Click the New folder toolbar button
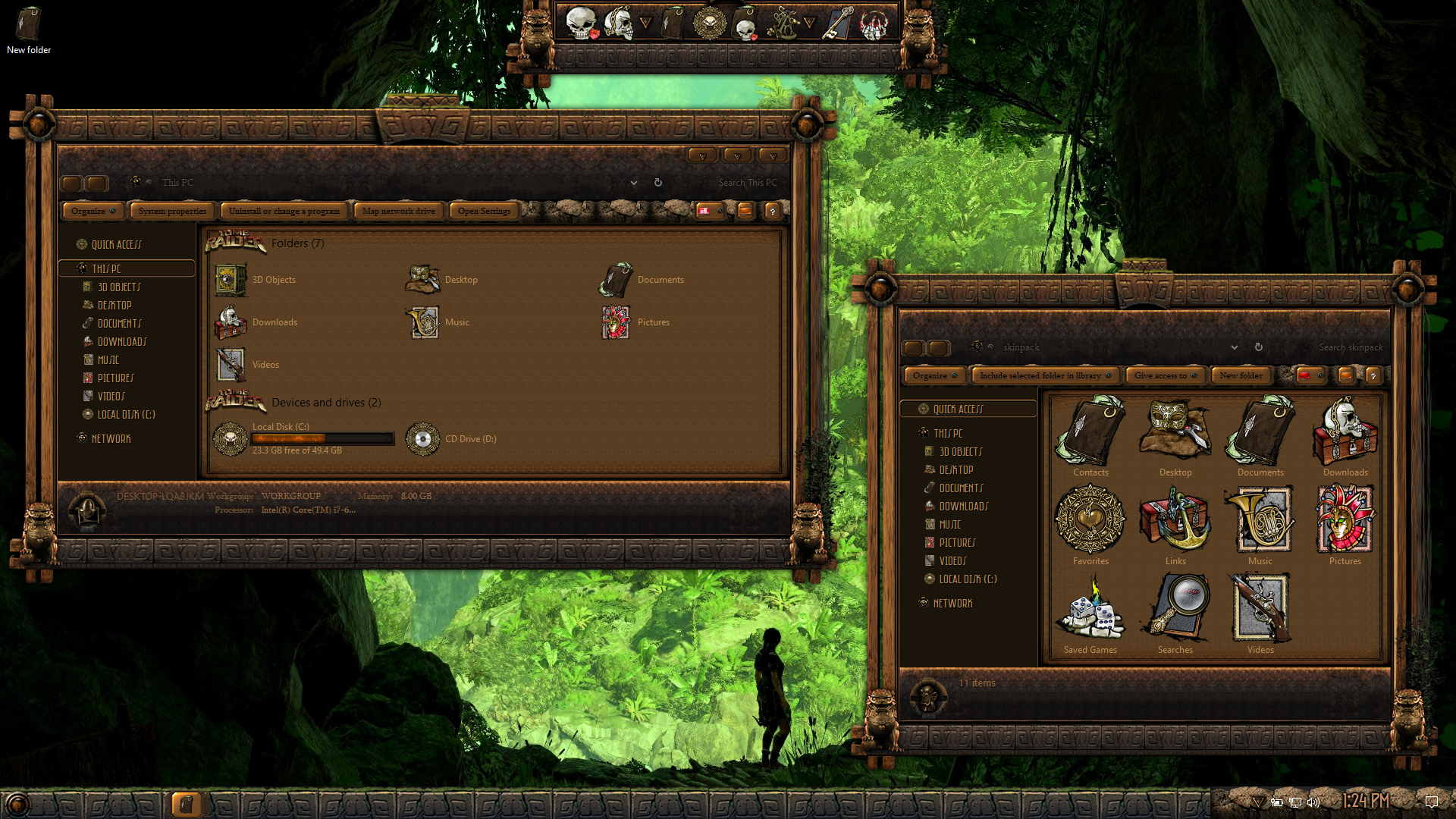 tap(1241, 375)
